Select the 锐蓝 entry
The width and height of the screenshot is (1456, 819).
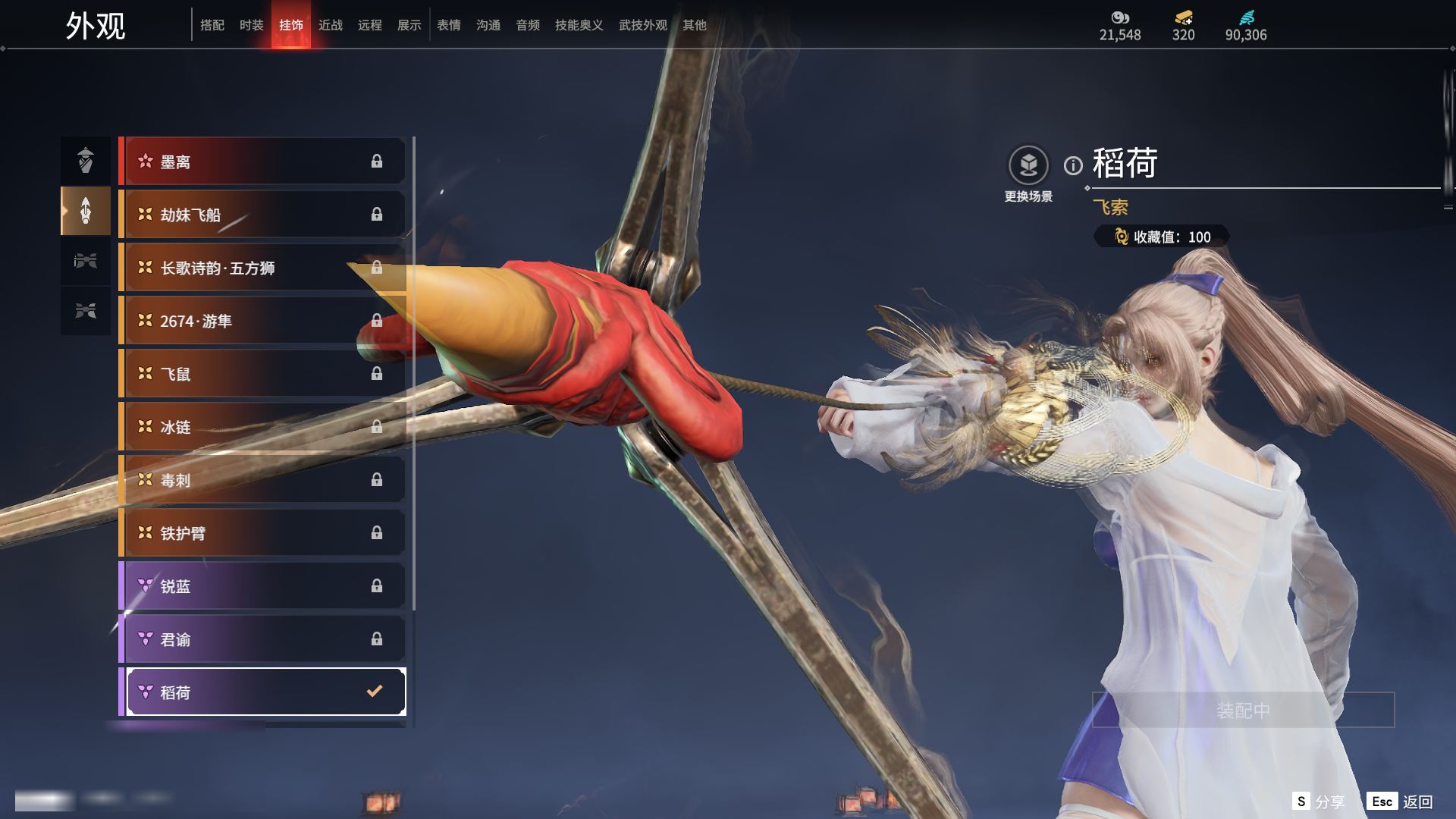pyautogui.click(x=262, y=586)
